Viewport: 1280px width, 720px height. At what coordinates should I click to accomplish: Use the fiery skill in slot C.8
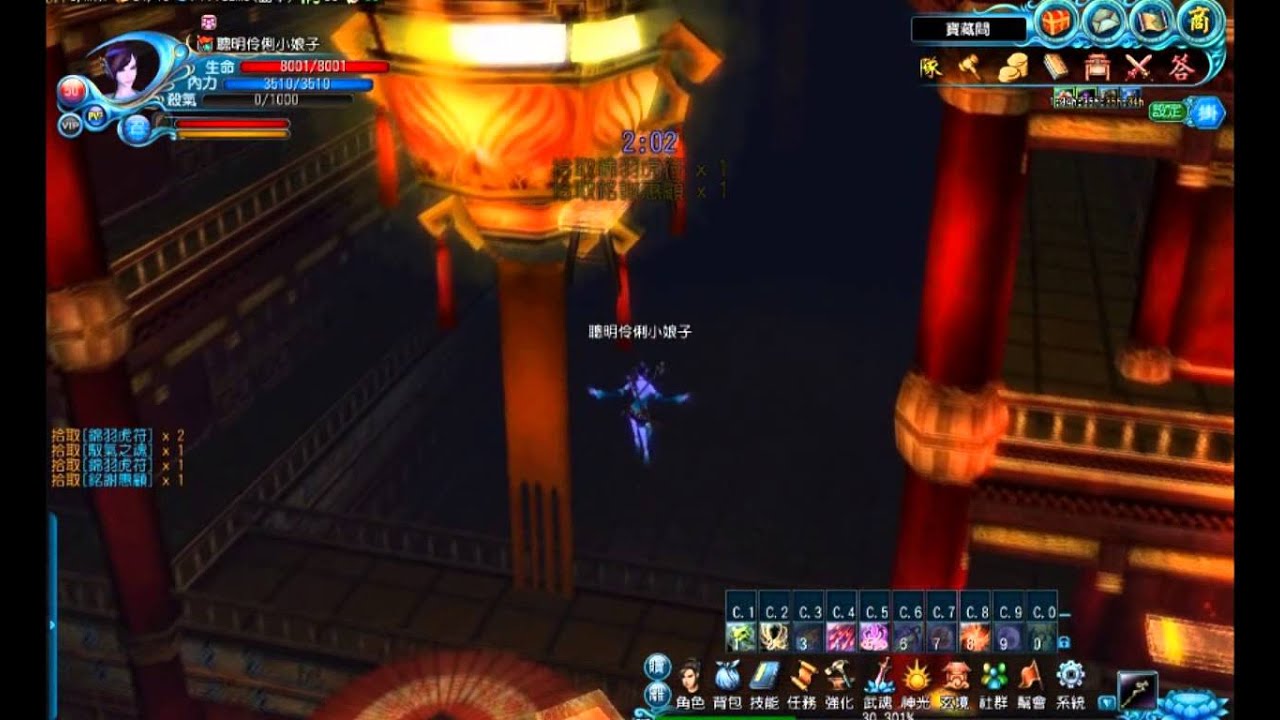[x=975, y=634]
